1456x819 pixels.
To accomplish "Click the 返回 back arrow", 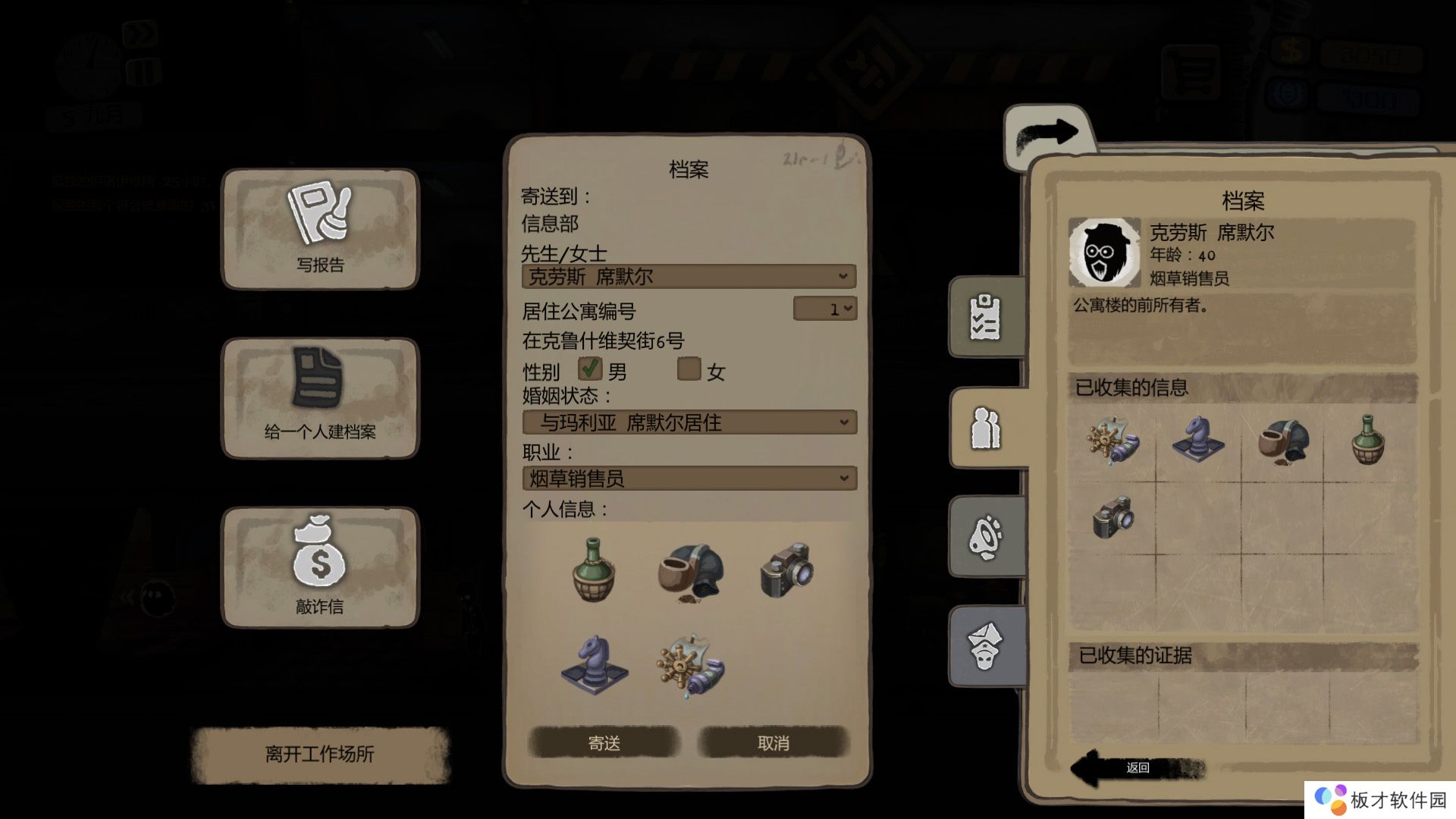I will click(1136, 767).
